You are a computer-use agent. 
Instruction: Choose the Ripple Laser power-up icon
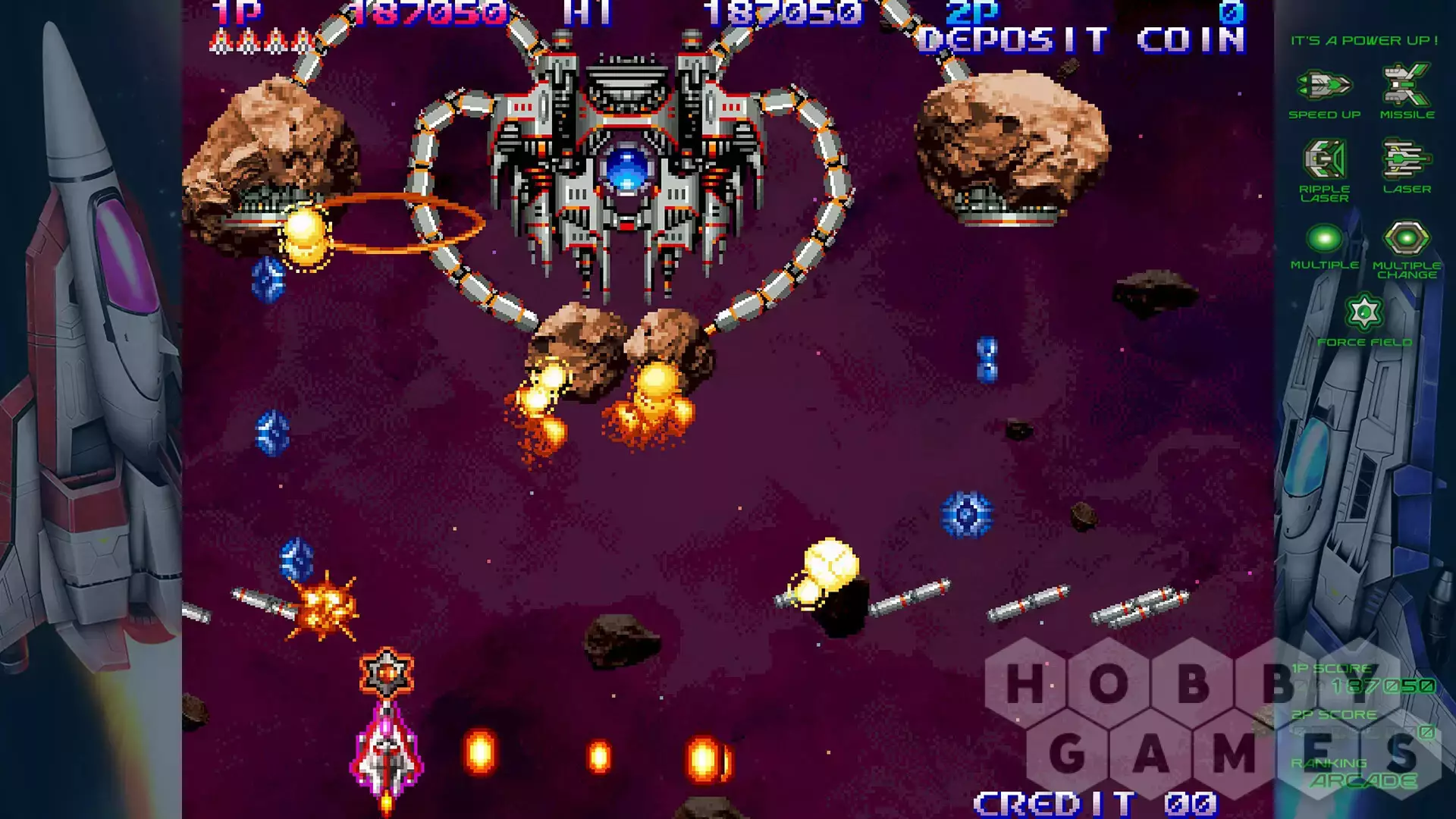tap(1324, 159)
